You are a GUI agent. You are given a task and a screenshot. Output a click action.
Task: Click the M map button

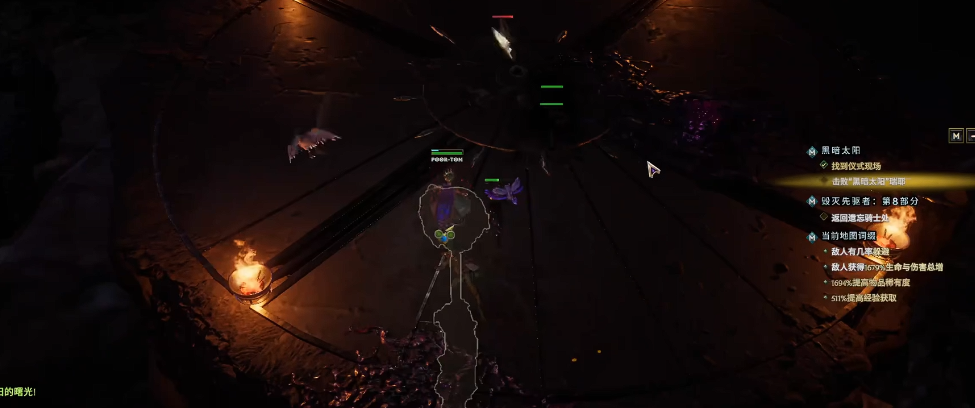point(956,135)
